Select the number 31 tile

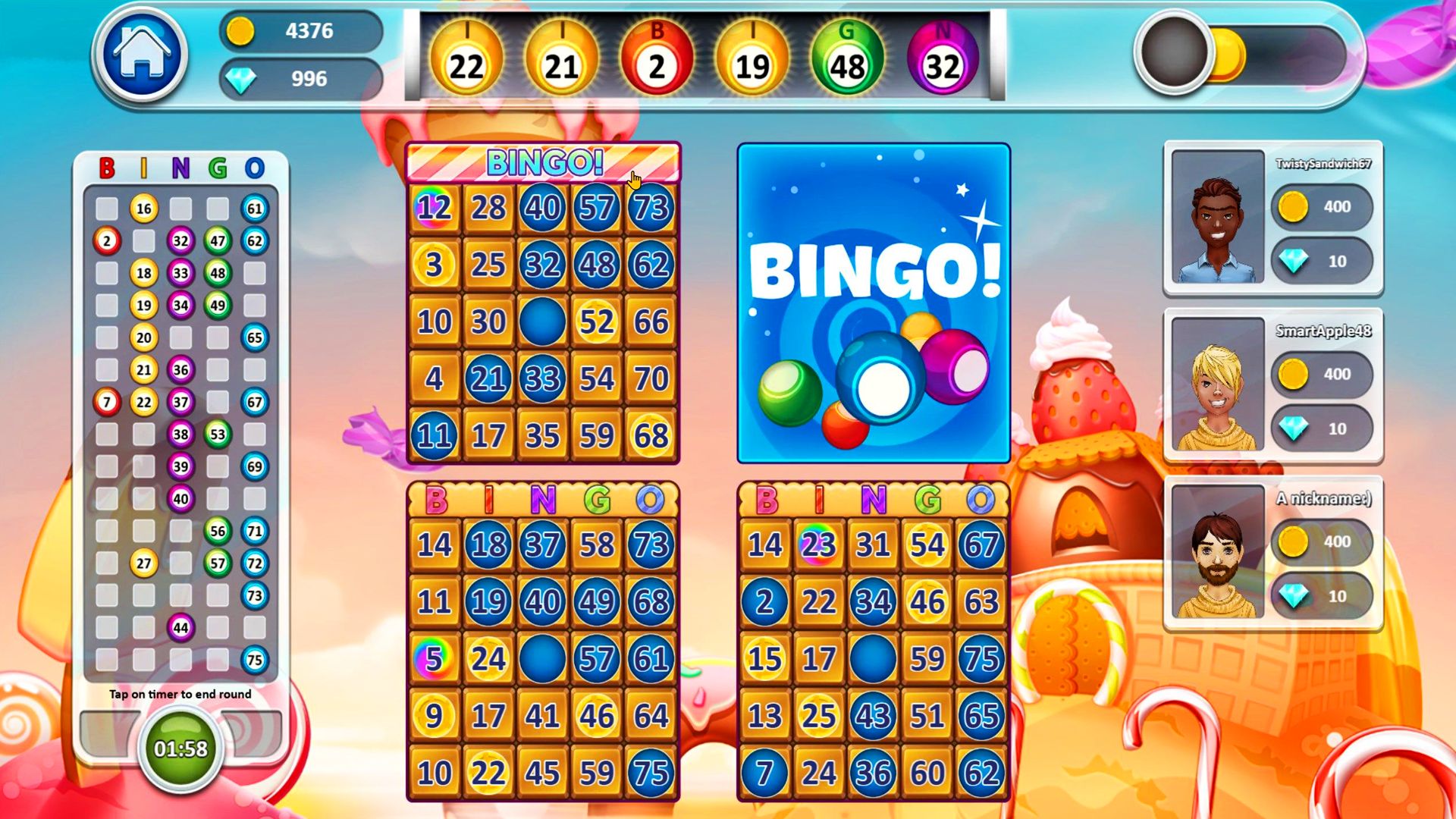873,544
